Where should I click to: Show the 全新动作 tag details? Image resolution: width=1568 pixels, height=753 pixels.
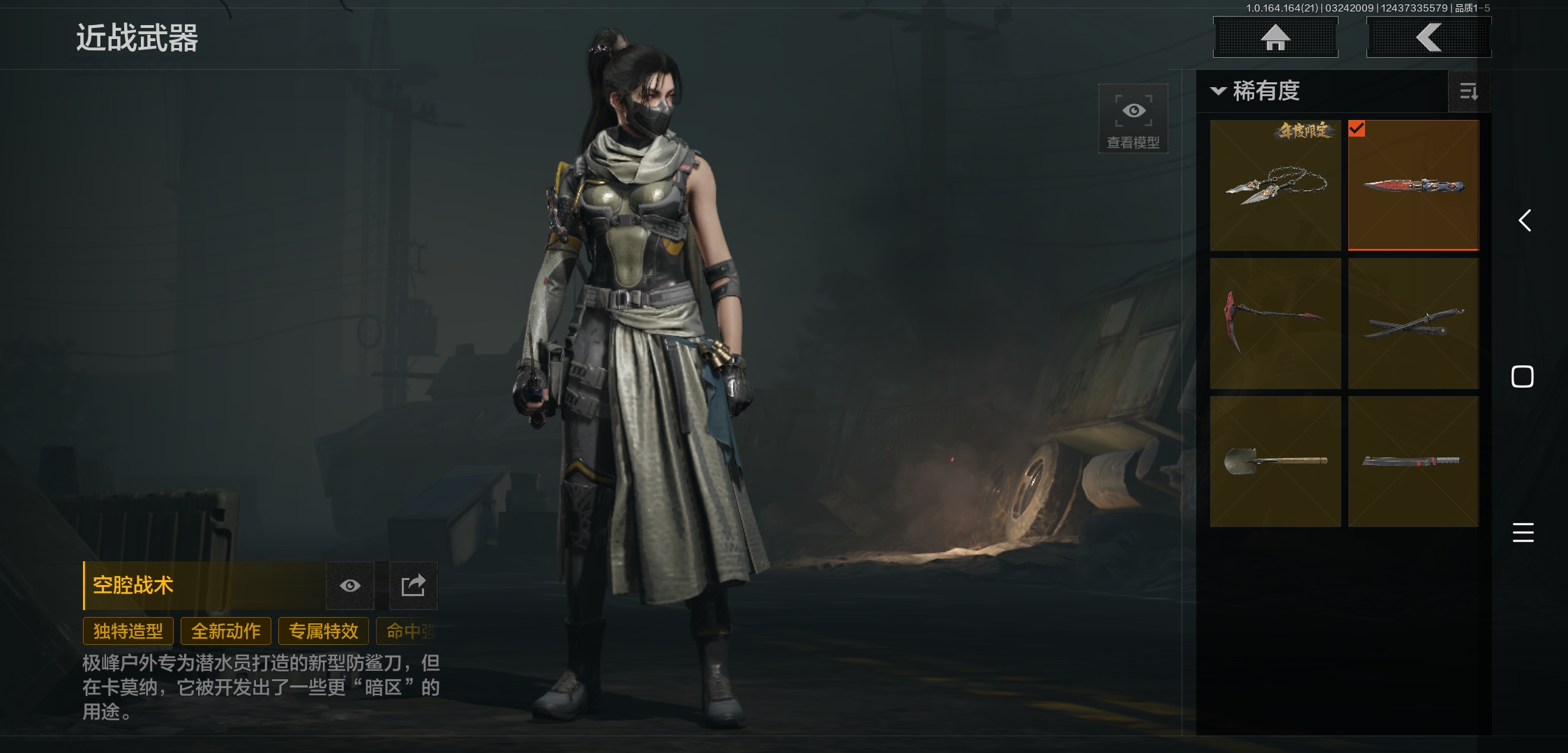tap(226, 631)
